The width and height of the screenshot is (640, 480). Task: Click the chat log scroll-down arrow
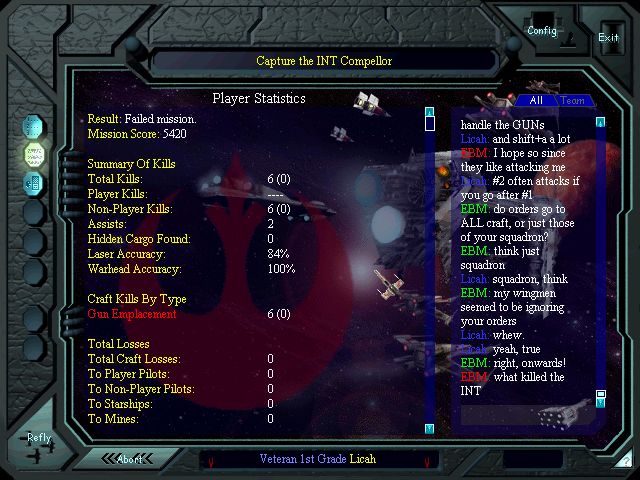[601, 405]
